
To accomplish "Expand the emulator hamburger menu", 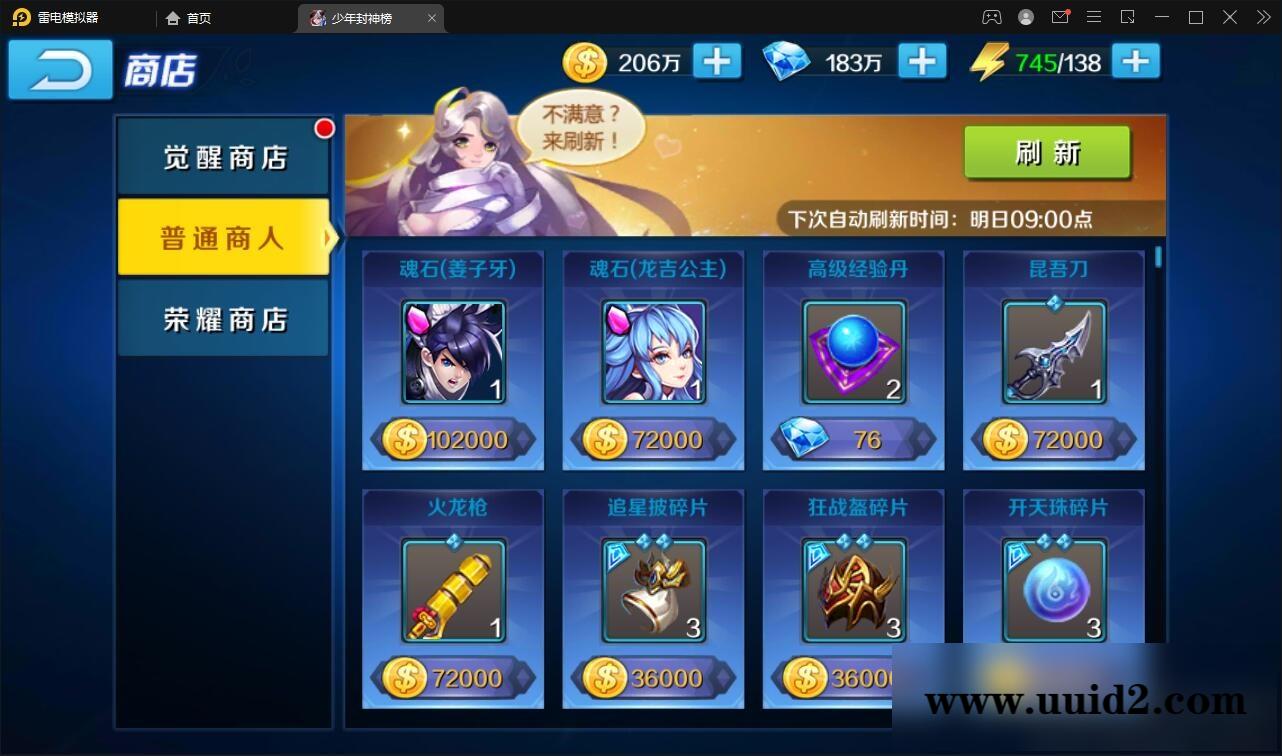I will (x=1094, y=17).
